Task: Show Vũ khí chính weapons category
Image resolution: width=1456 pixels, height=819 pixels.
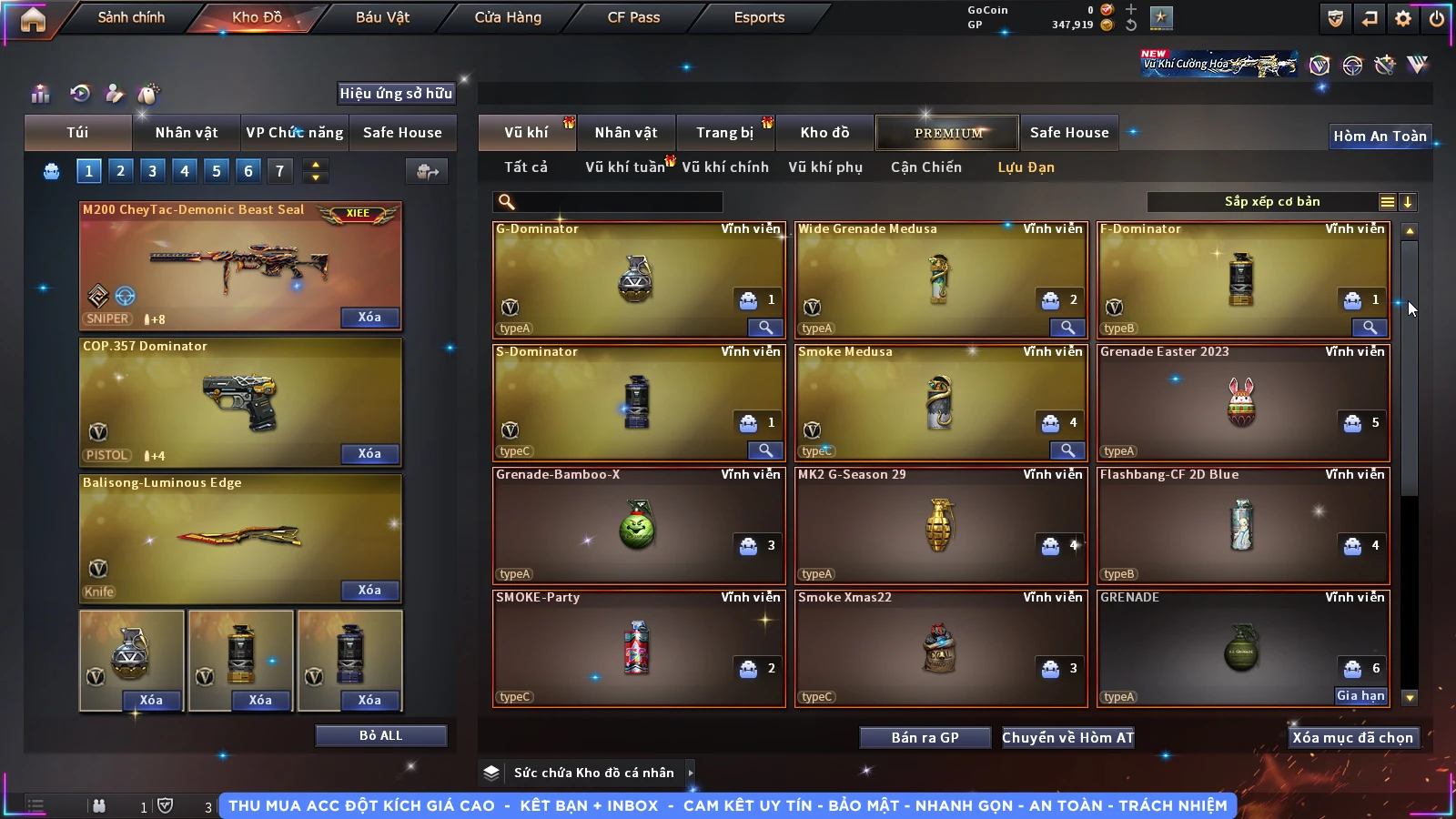Action: point(724,167)
